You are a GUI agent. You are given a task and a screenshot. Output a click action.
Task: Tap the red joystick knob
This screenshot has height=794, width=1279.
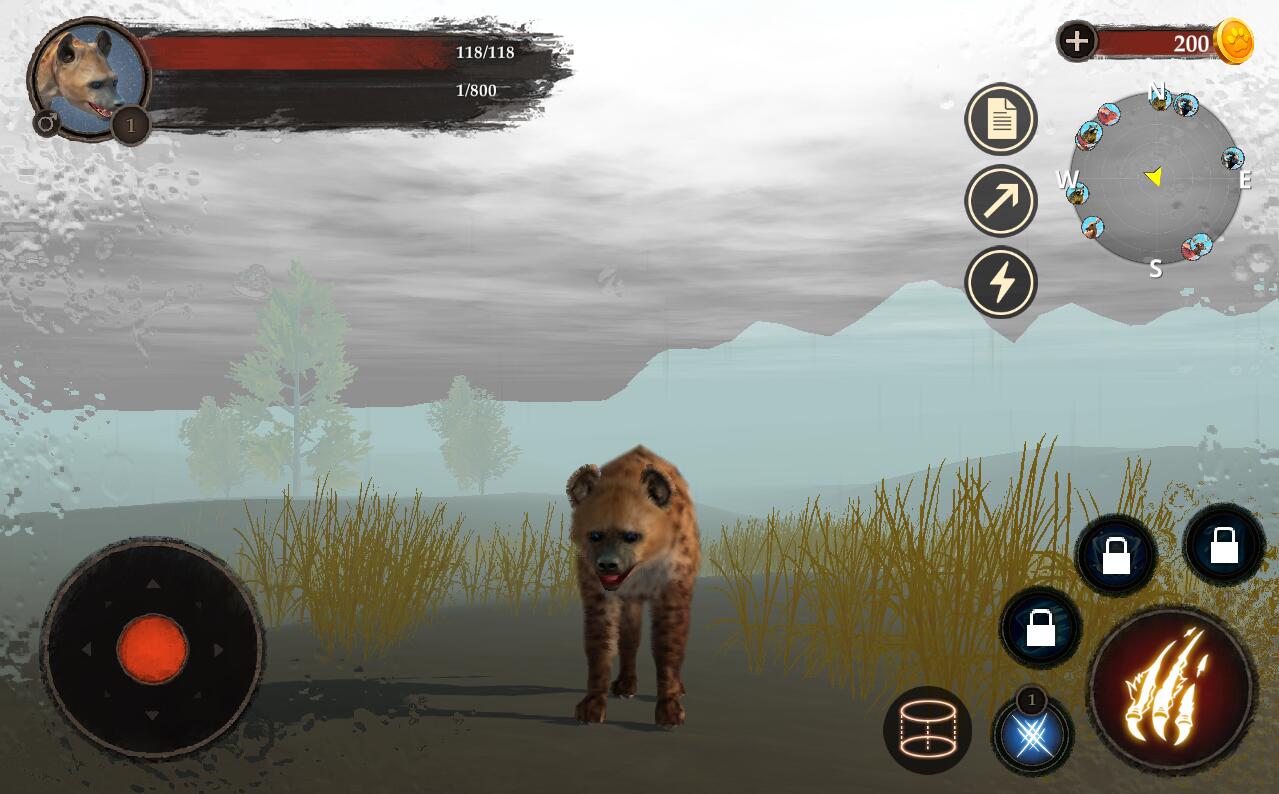(x=152, y=649)
